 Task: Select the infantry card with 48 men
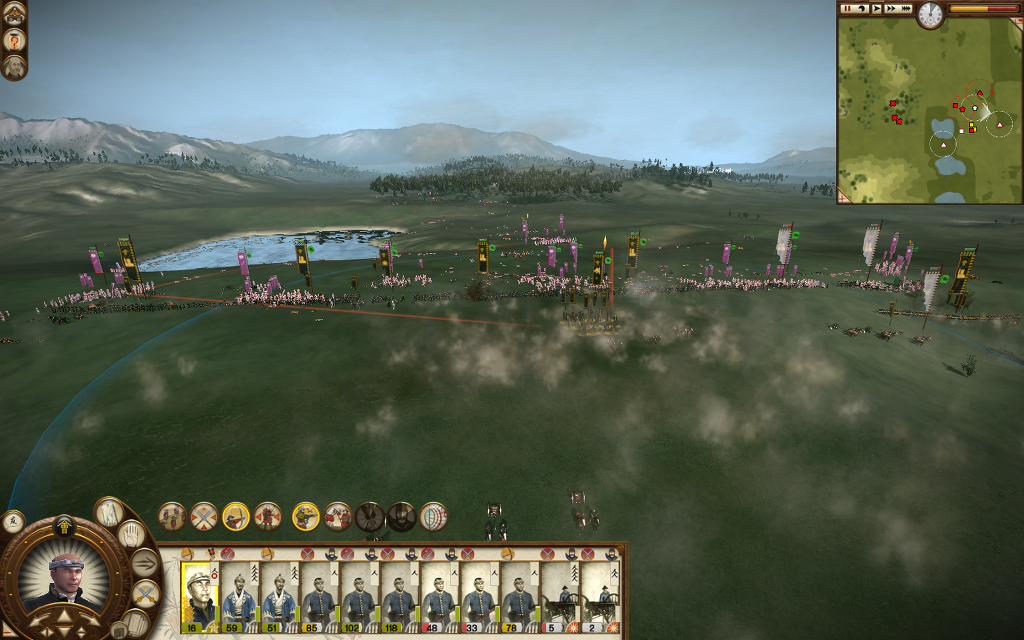pyautogui.click(x=439, y=595)
